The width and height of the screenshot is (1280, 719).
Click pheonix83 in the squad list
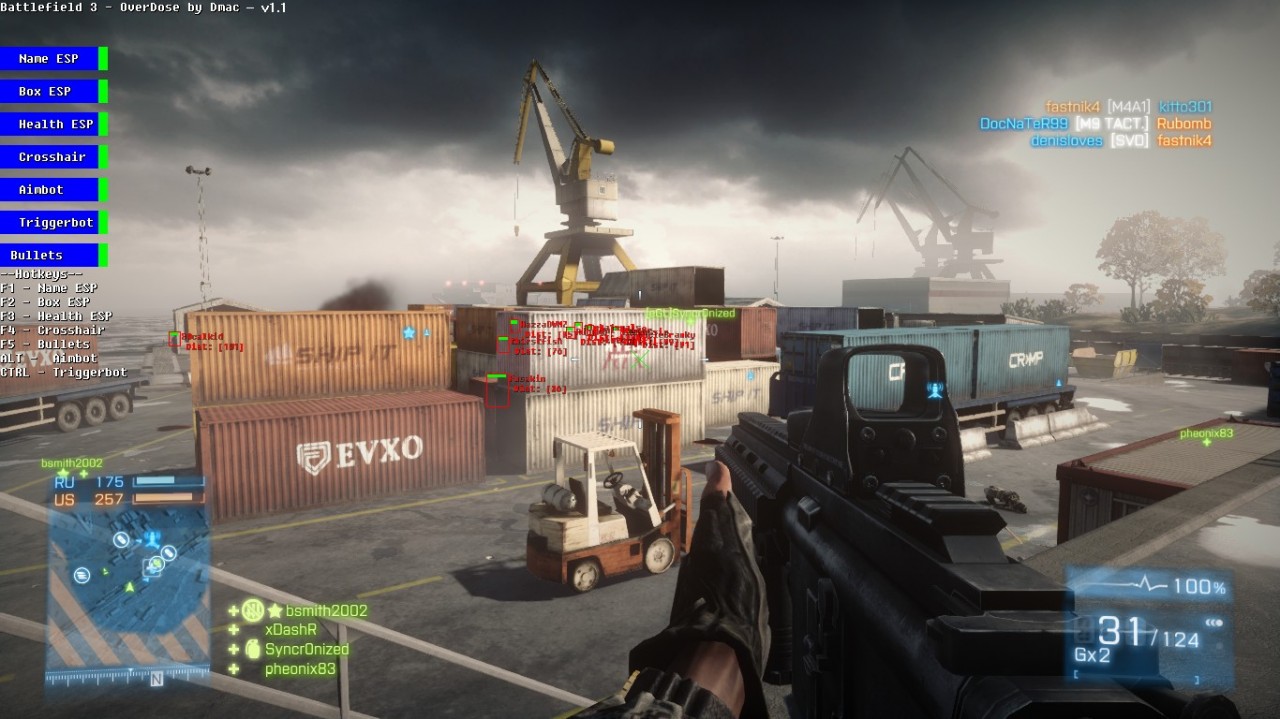[300, 669]
